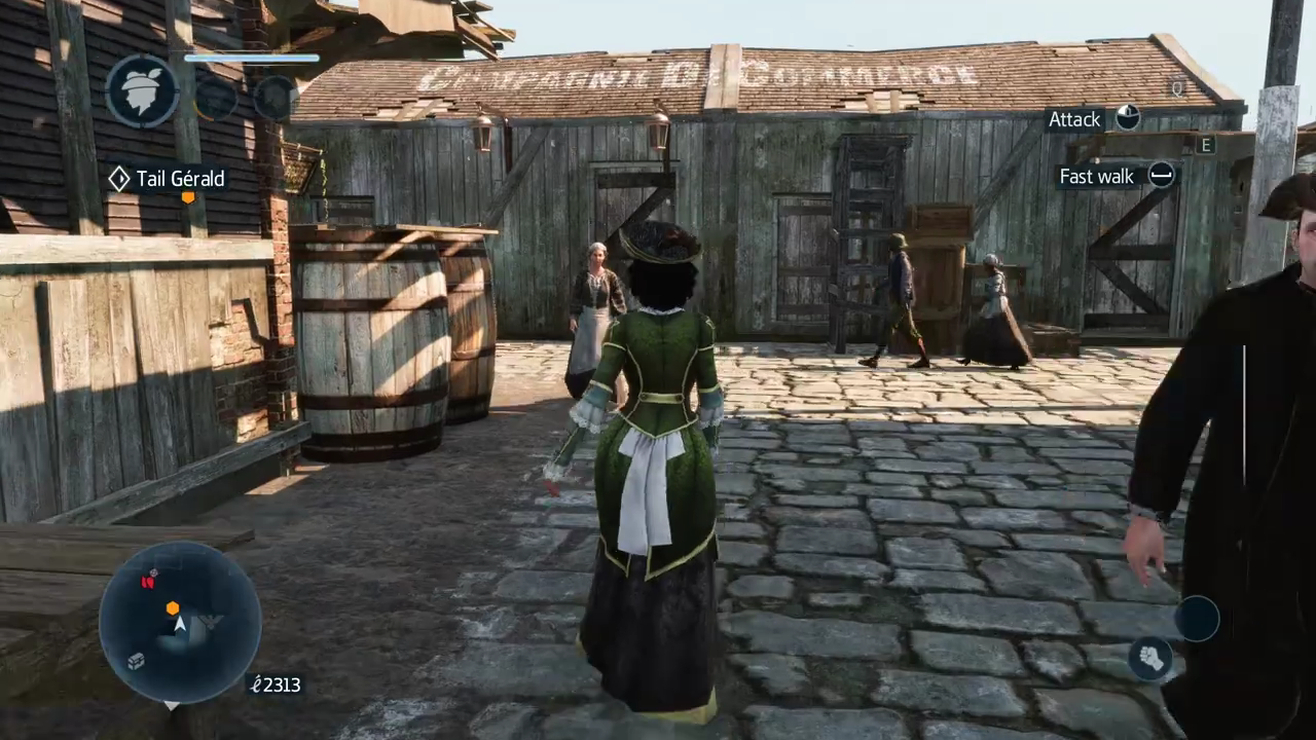The image size is (1316, 740).
Task: Select the orange hexagon objective marker on minimap
Action: point(172,608)
